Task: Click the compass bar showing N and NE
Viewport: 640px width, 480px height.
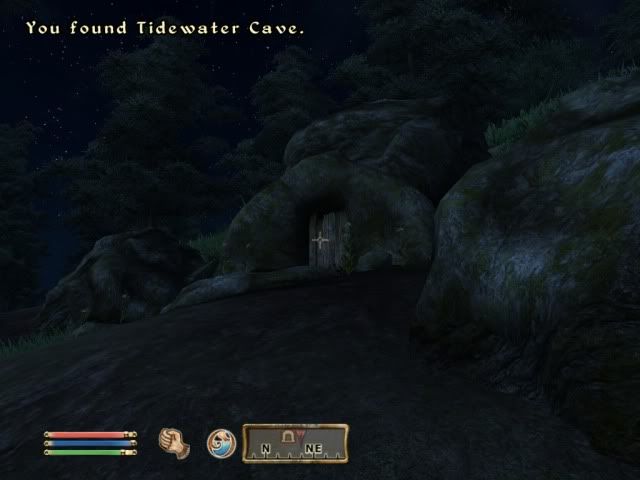Action: 295,444
